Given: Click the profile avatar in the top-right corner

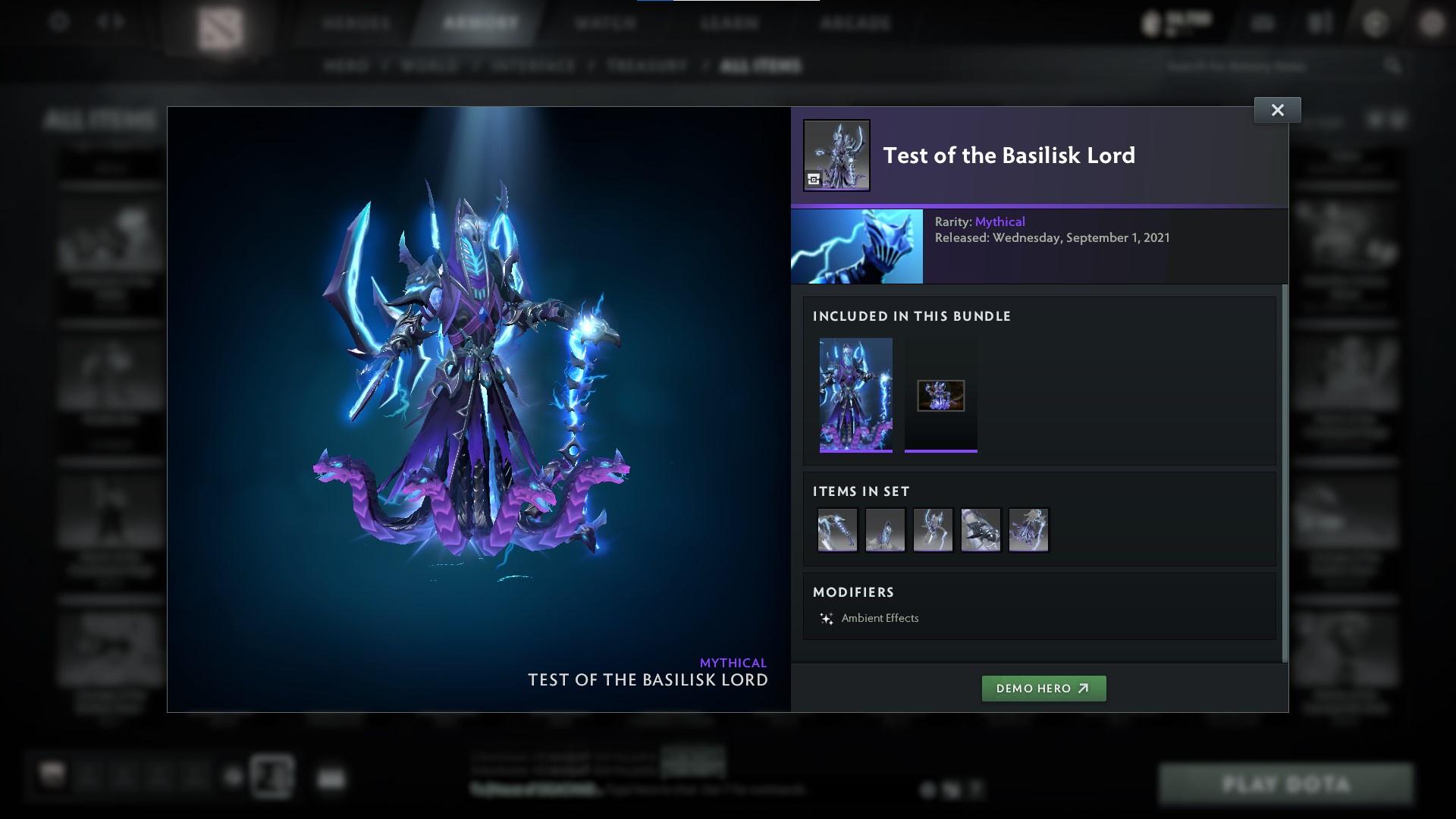Looking at the screenshot, I should point(1432,23).
